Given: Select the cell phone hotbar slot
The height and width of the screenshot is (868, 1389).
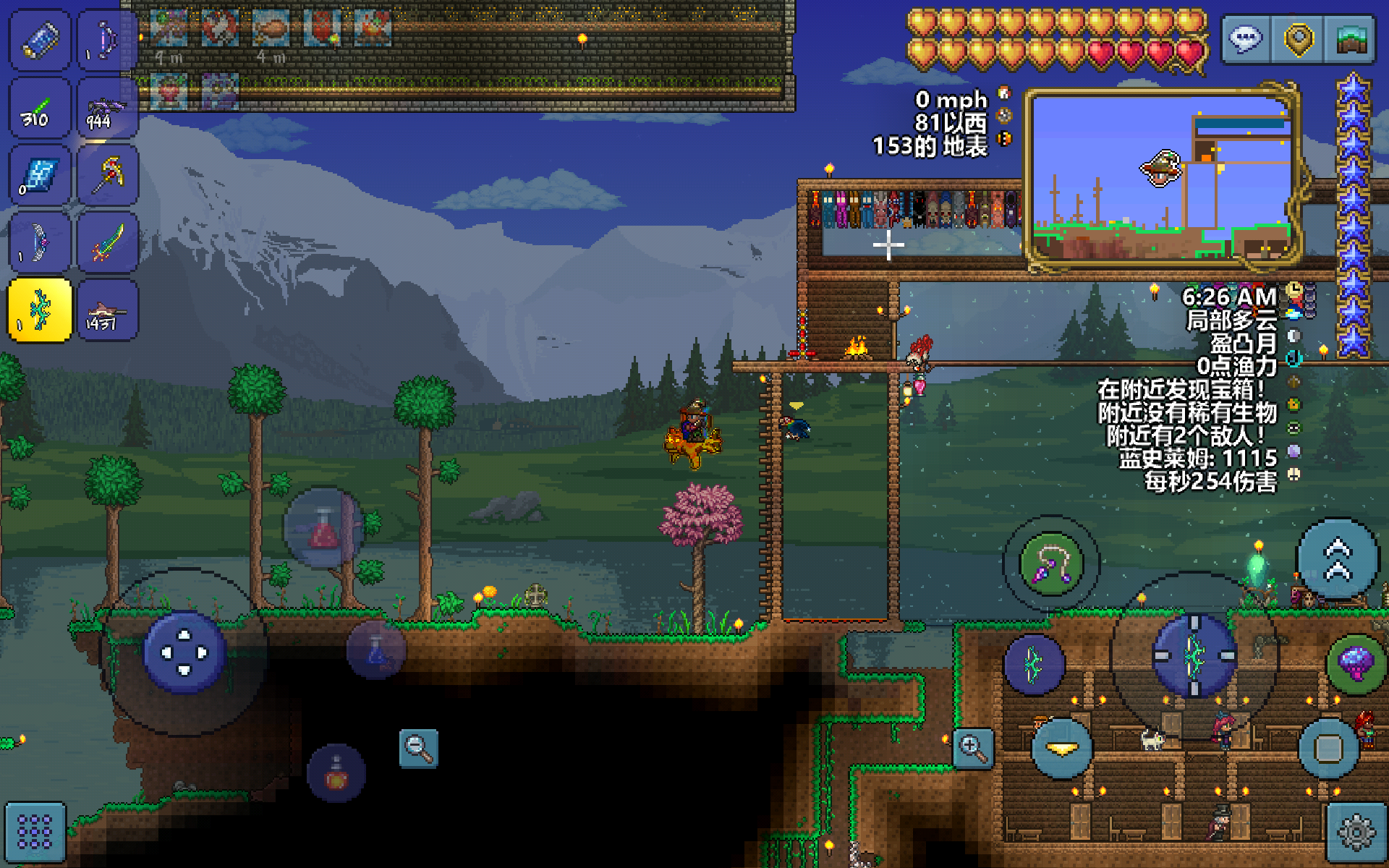Looking at the screenshot, I should [x=40, y=40].
